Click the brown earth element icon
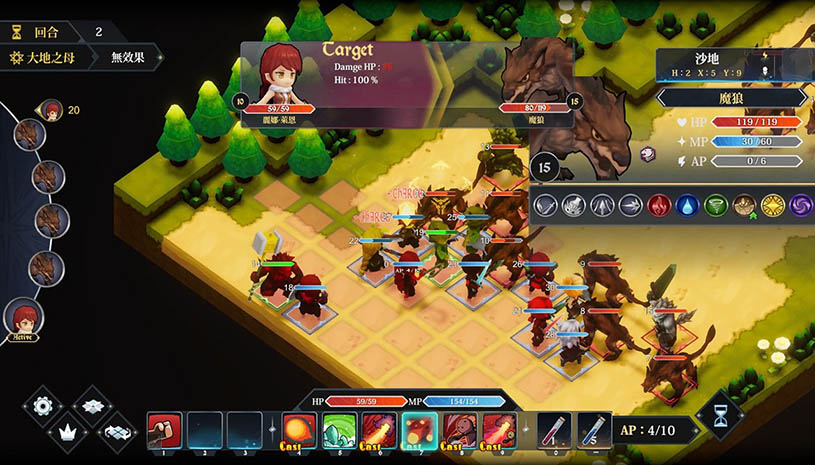 click(744, 205)
